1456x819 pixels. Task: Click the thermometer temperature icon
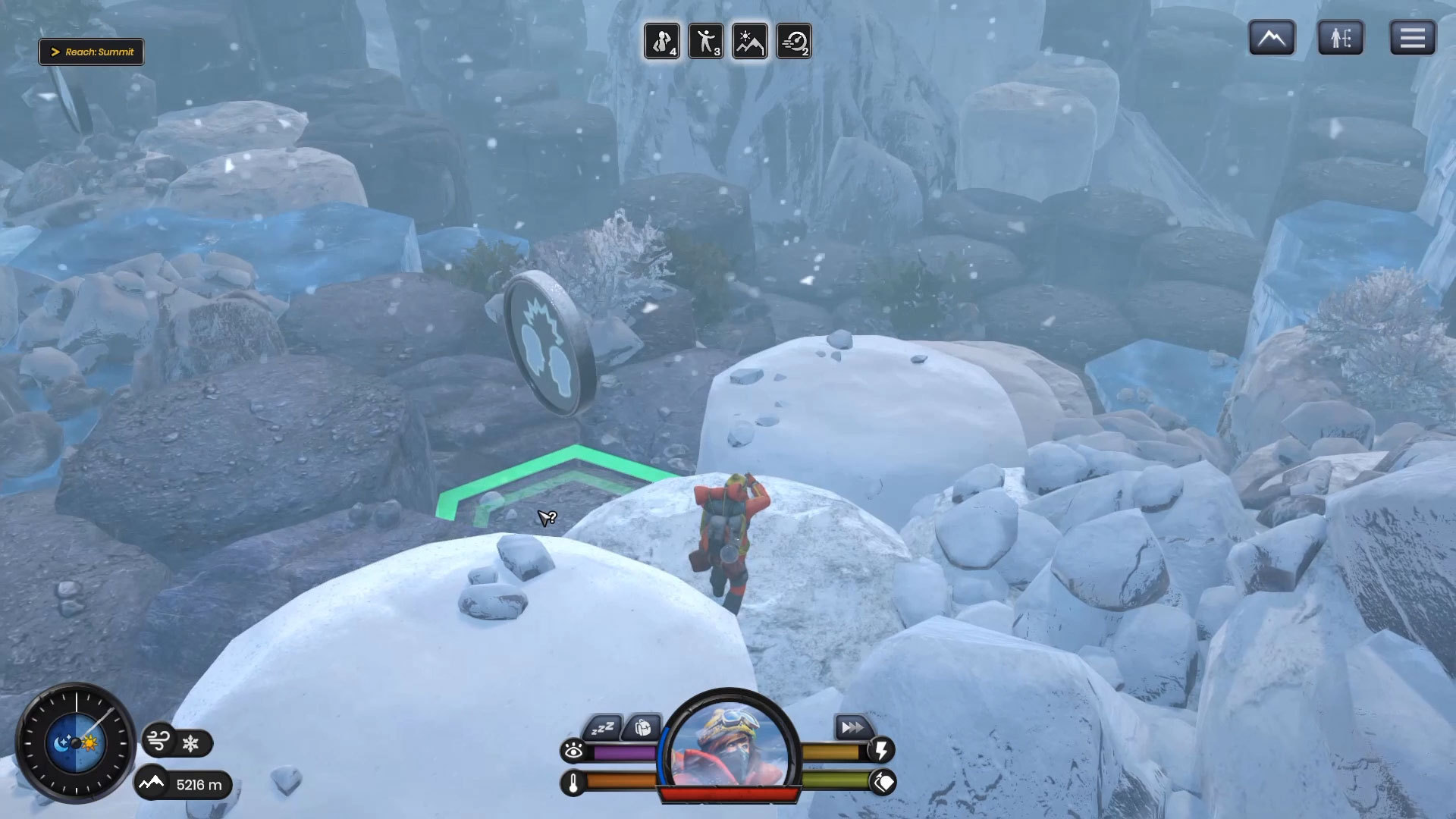coord(574,783)
